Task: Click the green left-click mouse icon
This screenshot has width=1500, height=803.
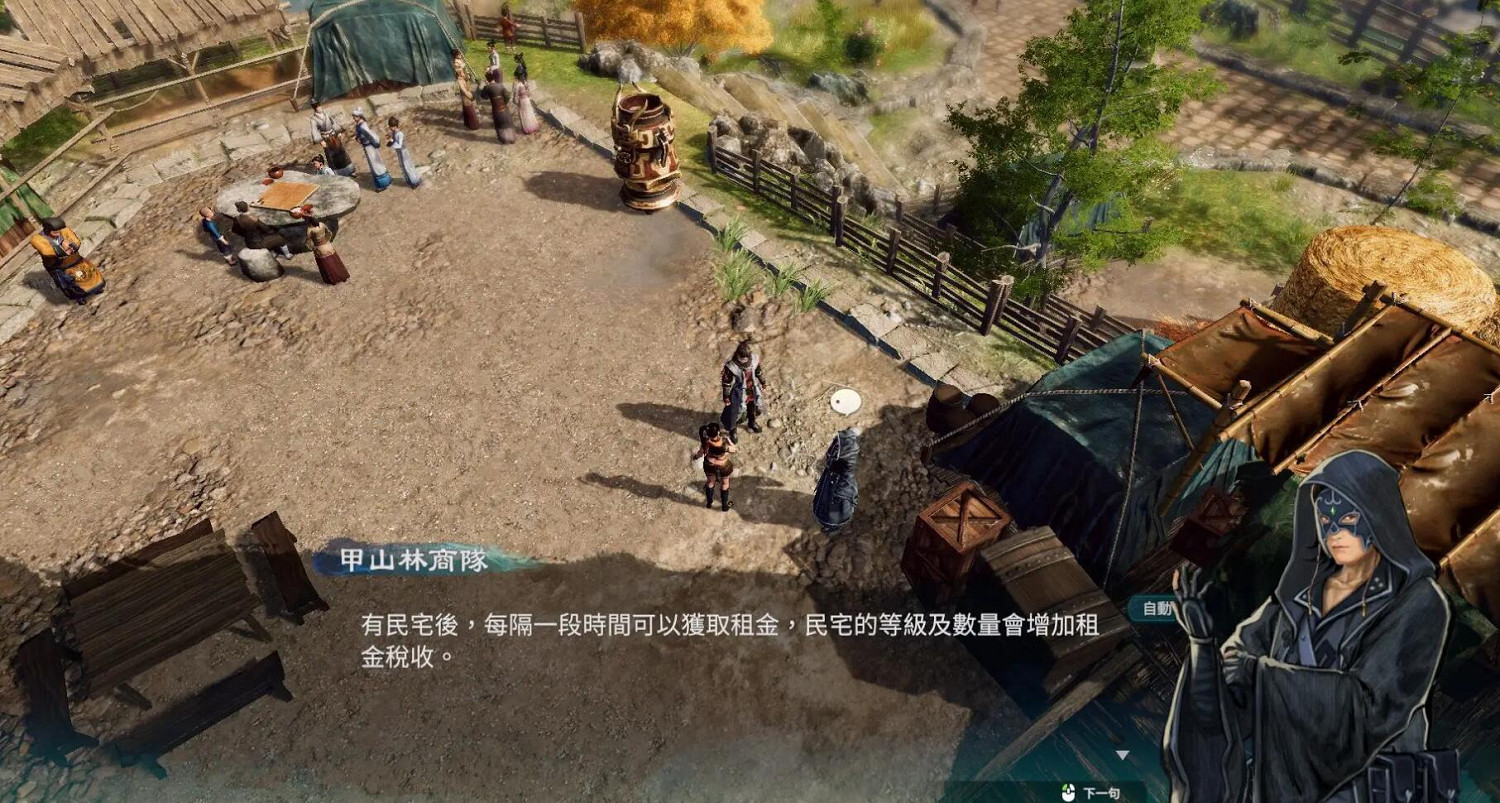Action: tap(1068, 791)
